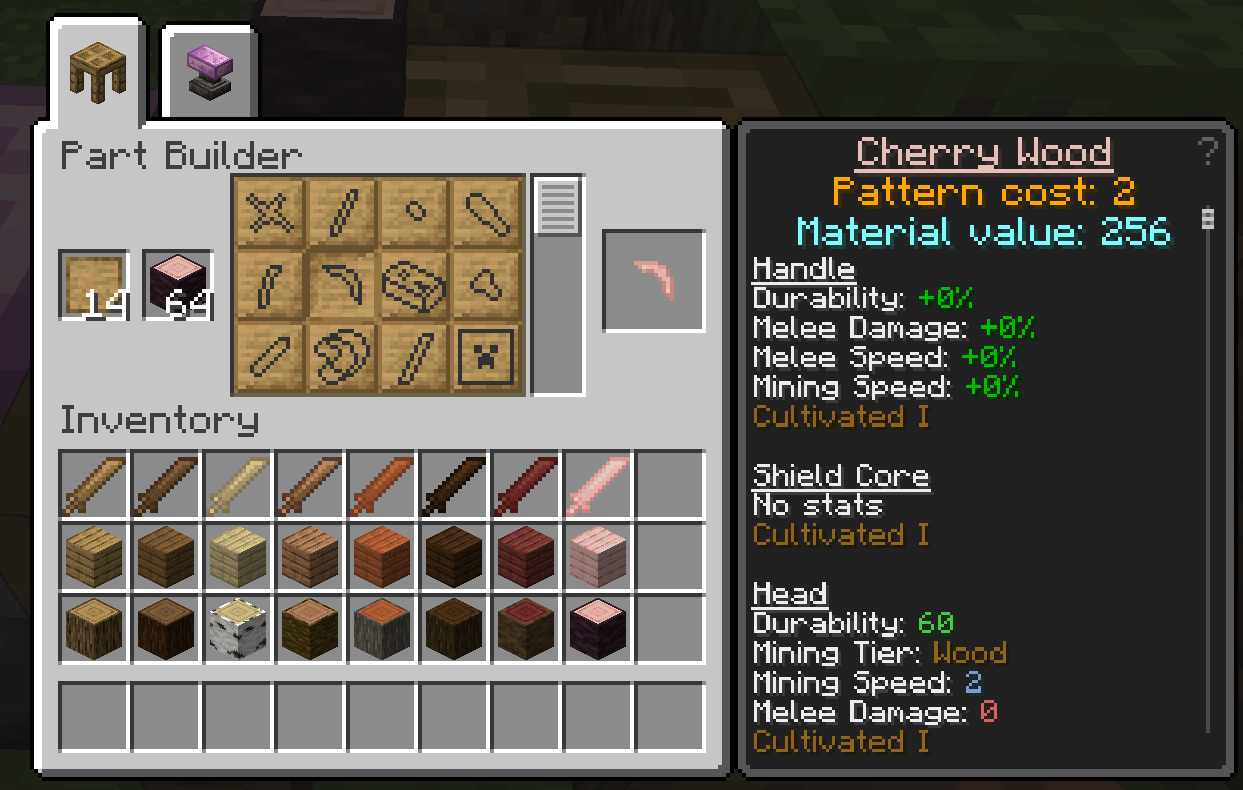Click the blank pattern stack of 14

pyautogui.click(x=94, y=285)
